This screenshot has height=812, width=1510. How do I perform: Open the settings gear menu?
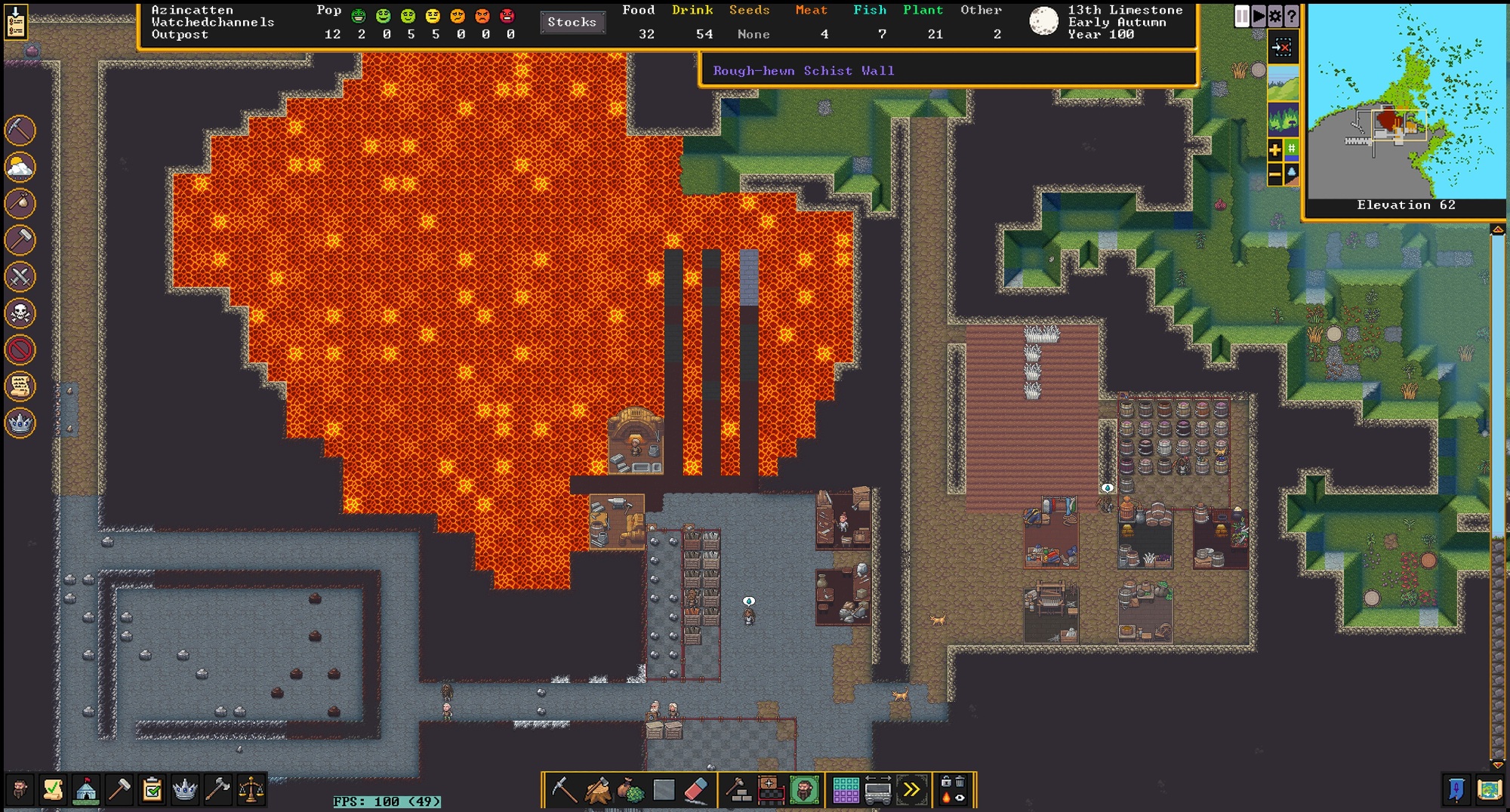1274,16
